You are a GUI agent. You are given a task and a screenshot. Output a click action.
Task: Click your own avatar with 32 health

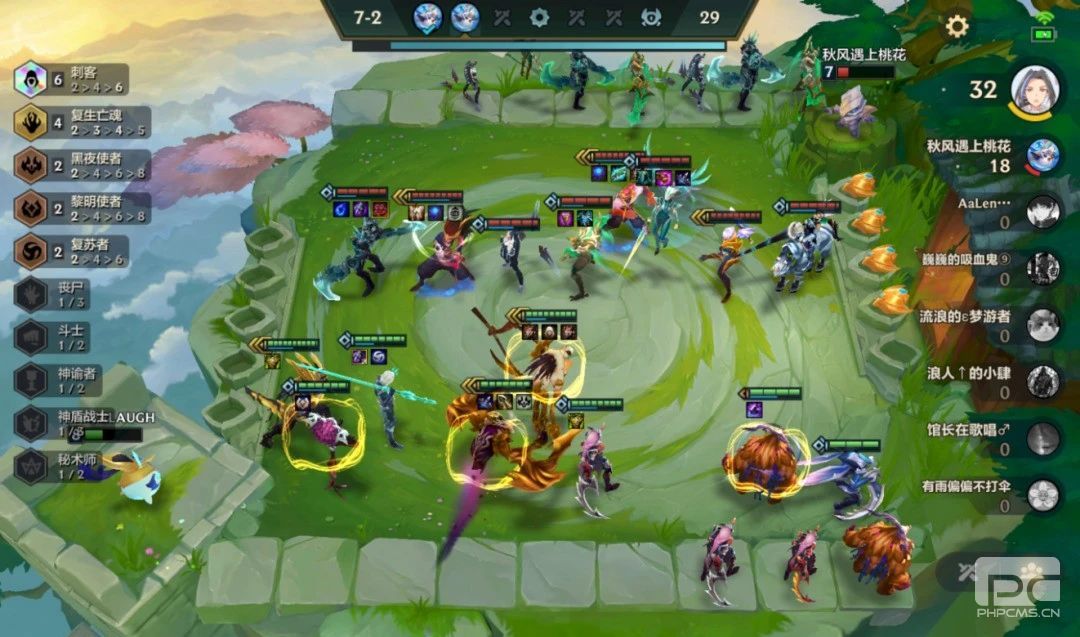(x=1035, y=90)
